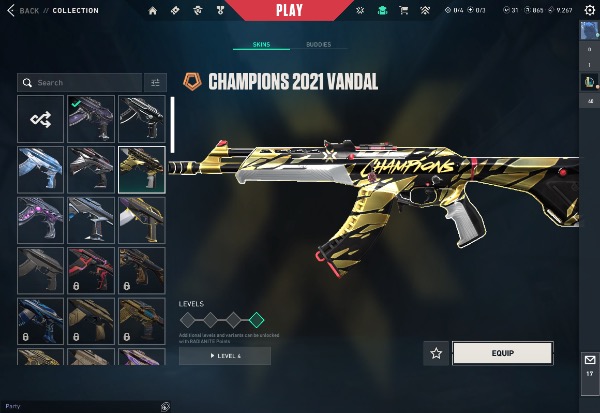
Task: Go back from the Collection screen
Action: [26, 10]
